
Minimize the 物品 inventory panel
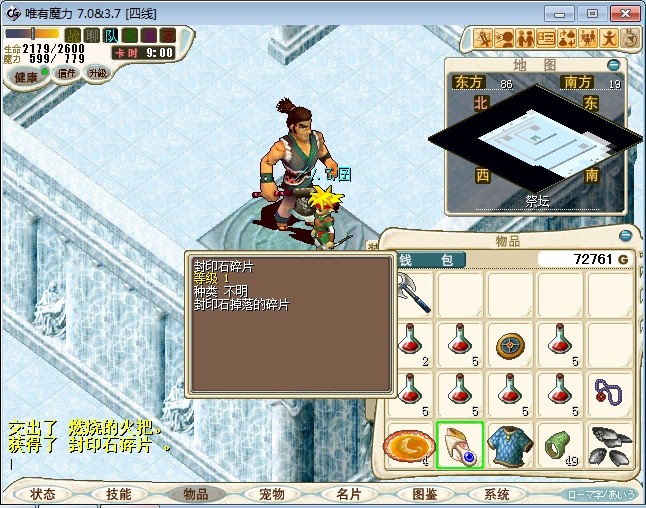627,236
